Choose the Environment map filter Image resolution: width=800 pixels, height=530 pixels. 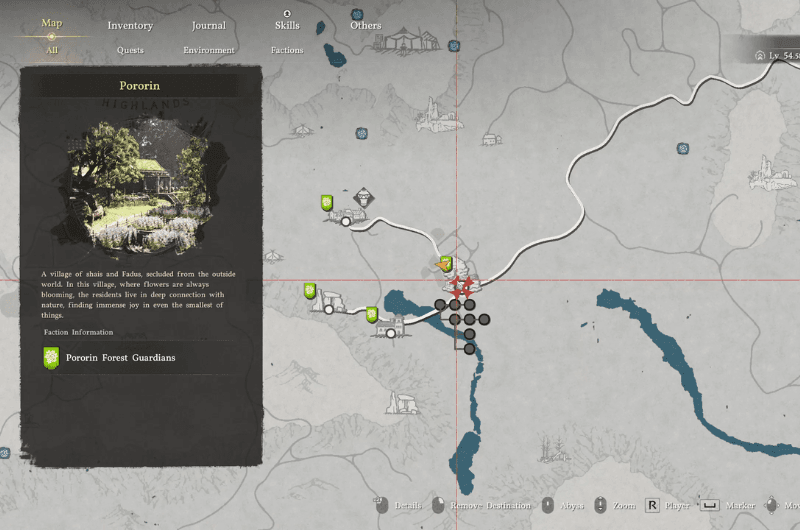tap(209, 50)
